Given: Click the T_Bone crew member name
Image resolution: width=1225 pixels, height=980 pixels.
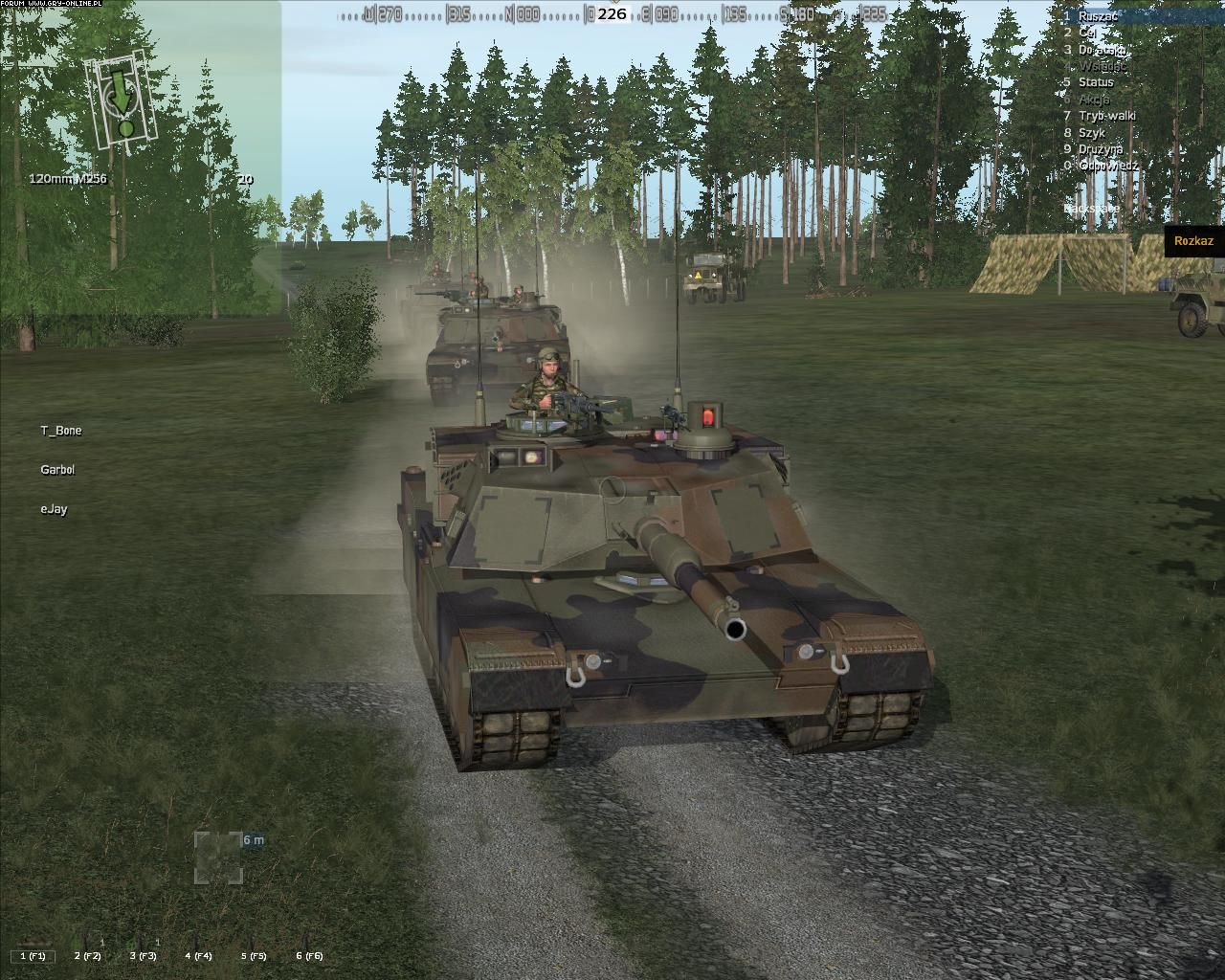Looking at the screenshot, I should tap(61, 431).
